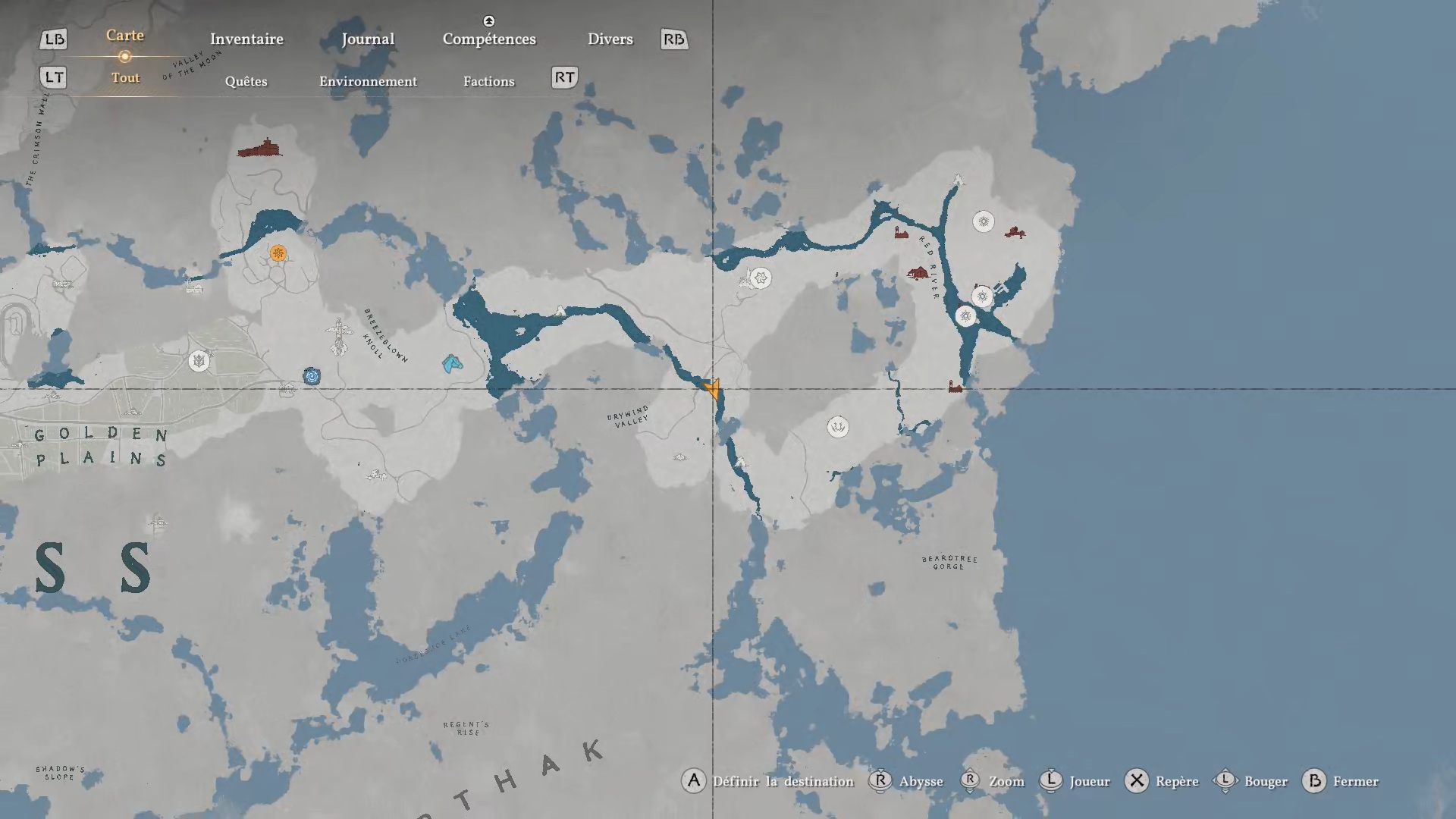Choose the white crest marker near Golden Plains

coord(199,361)
